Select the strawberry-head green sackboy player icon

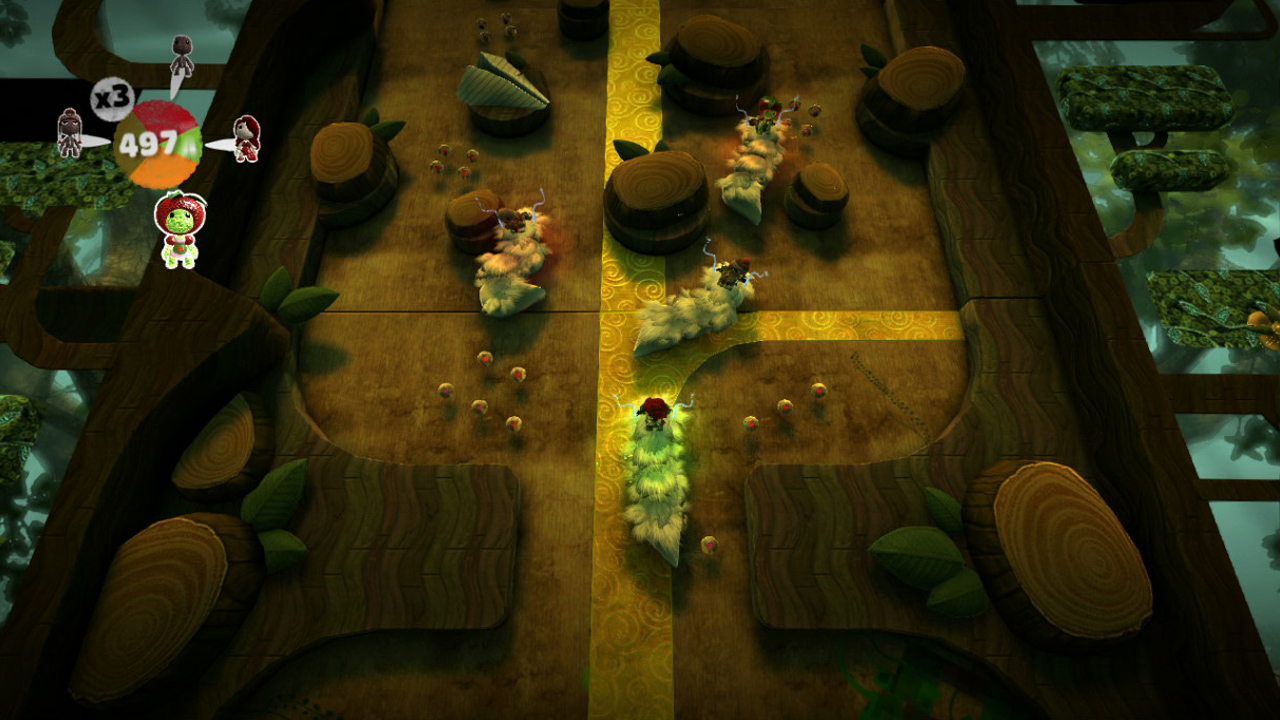click(x=180, y=229)
